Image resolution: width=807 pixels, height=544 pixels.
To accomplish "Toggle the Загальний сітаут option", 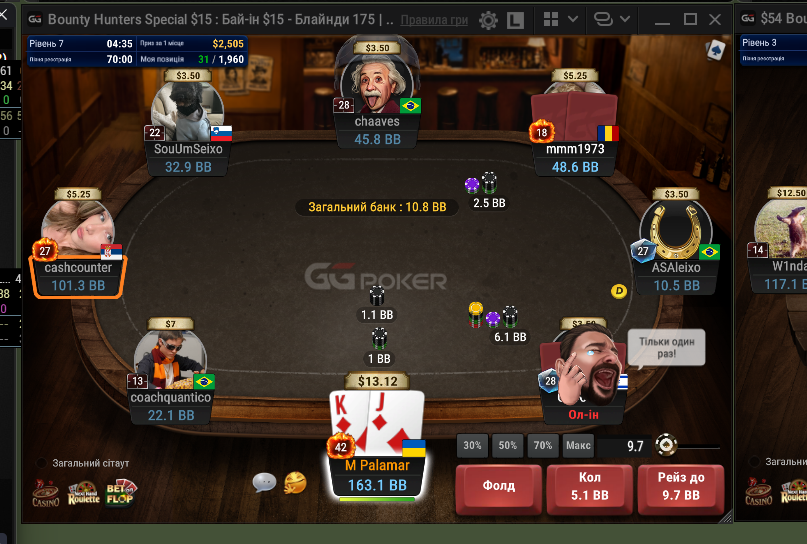I will 42,463.
